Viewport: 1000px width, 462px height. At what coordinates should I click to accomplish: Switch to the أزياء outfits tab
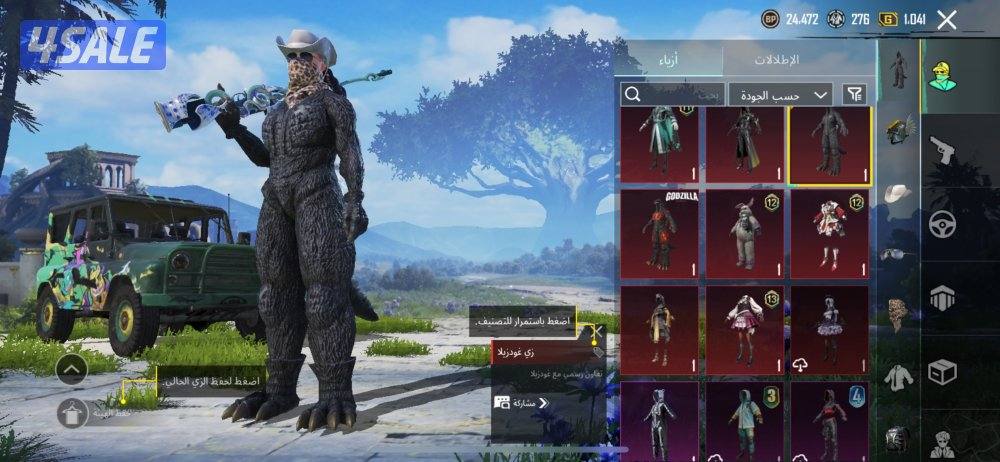tap(670, 60)
